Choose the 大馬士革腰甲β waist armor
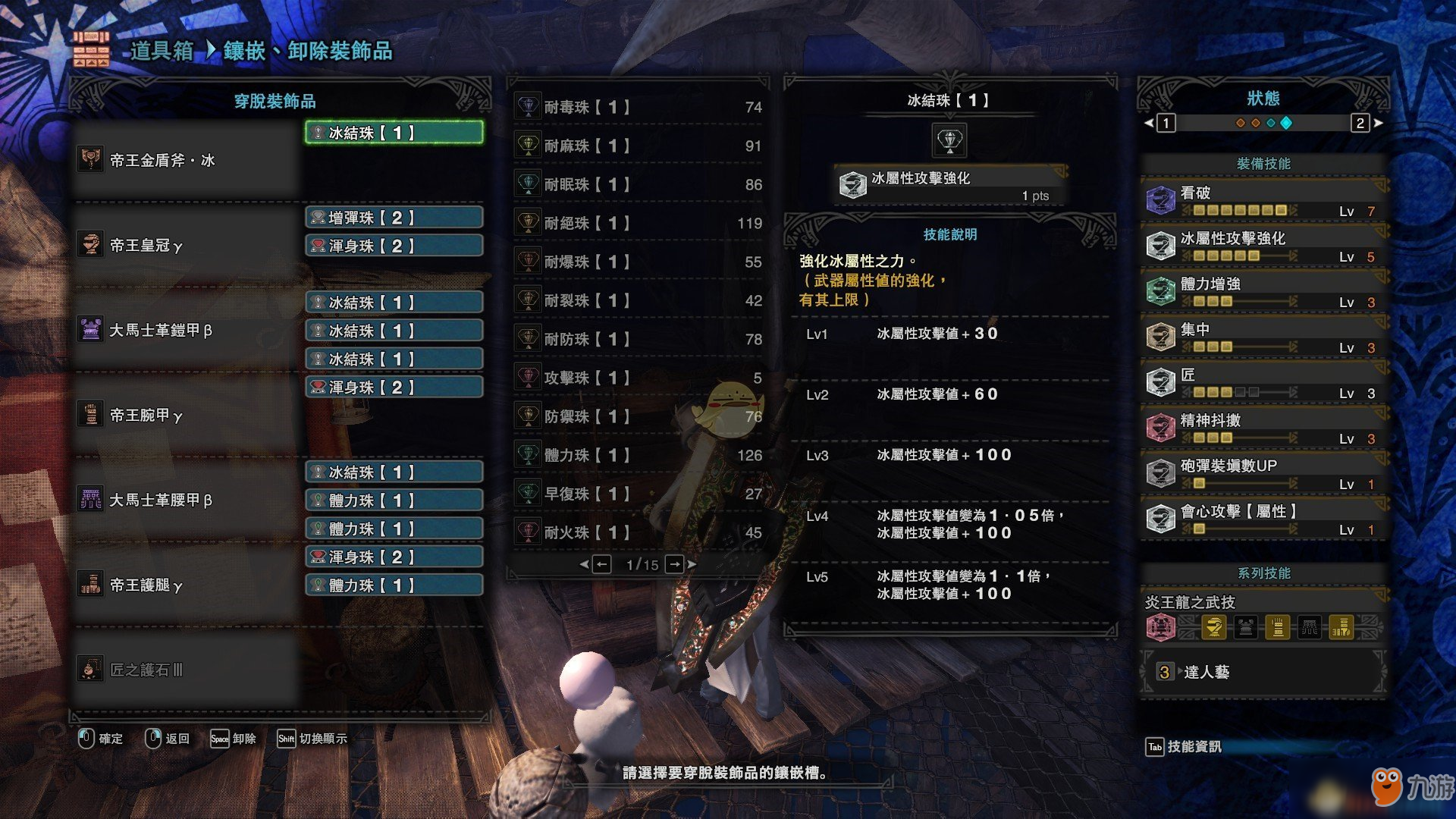The height and width of the screenshot is (819, 1456). (160, 500)
